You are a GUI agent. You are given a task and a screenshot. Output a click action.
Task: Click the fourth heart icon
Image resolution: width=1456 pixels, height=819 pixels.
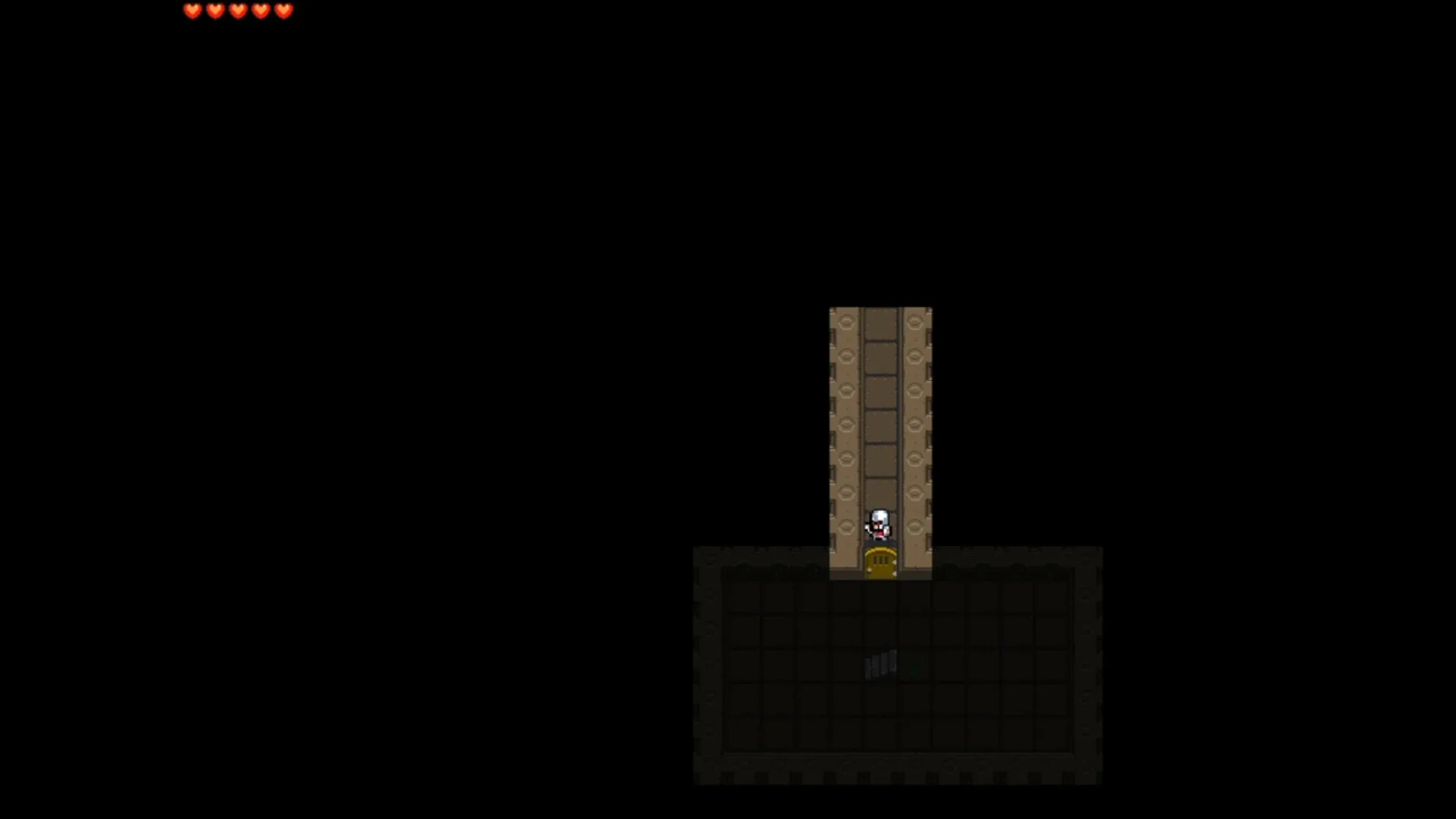[261, 11]
